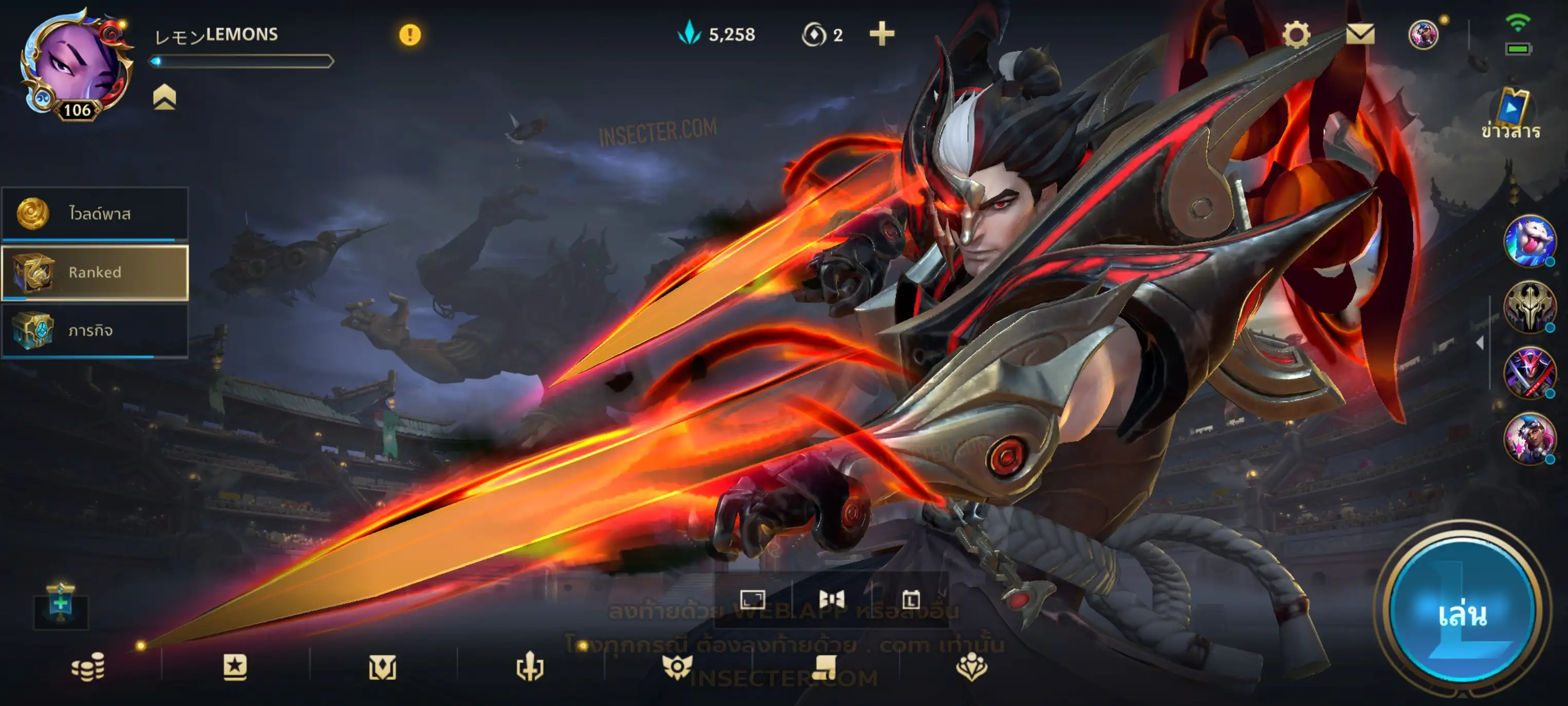This screenshot has height=706, width=1568.
Task: Open the ข่าวสาร news button
Action: click(1511, 115)
